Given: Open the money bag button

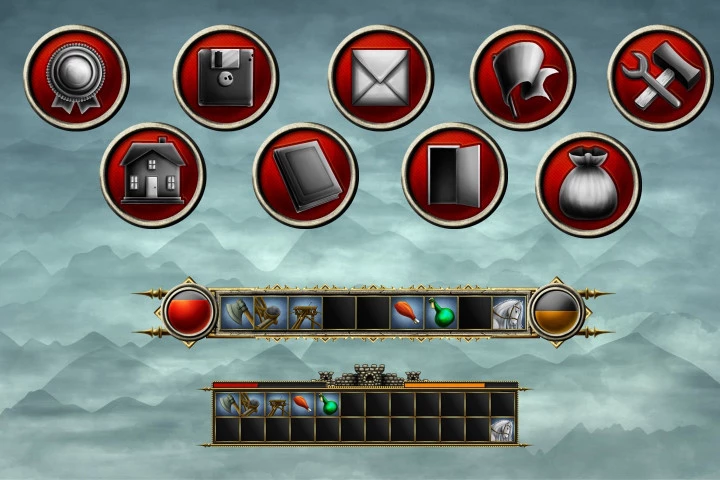Looking at the screenshot, I should point(588,184).
